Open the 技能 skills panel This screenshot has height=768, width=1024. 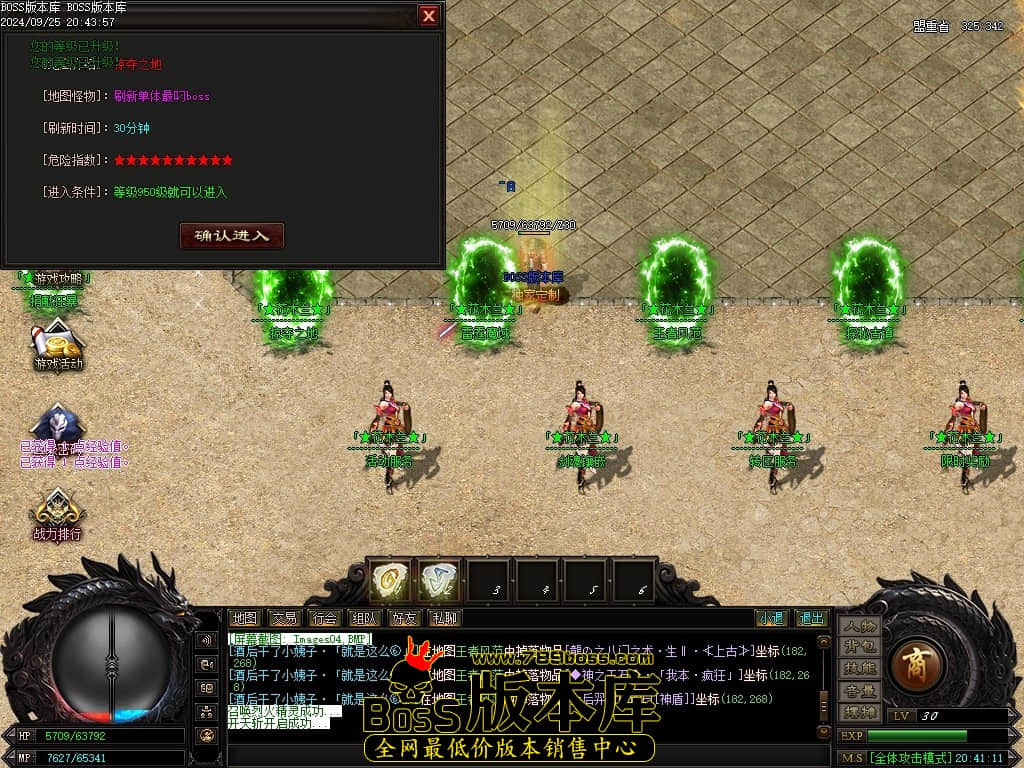[859, 668]
